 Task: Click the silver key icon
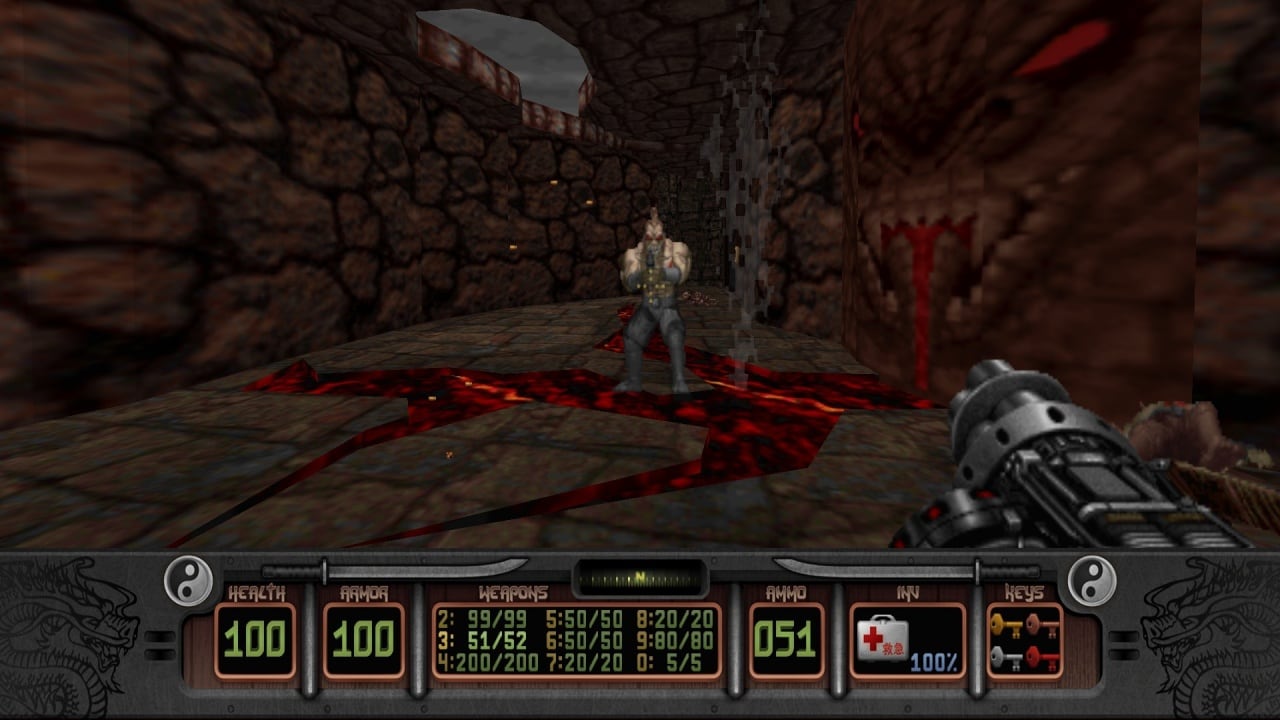point(1006,657)
